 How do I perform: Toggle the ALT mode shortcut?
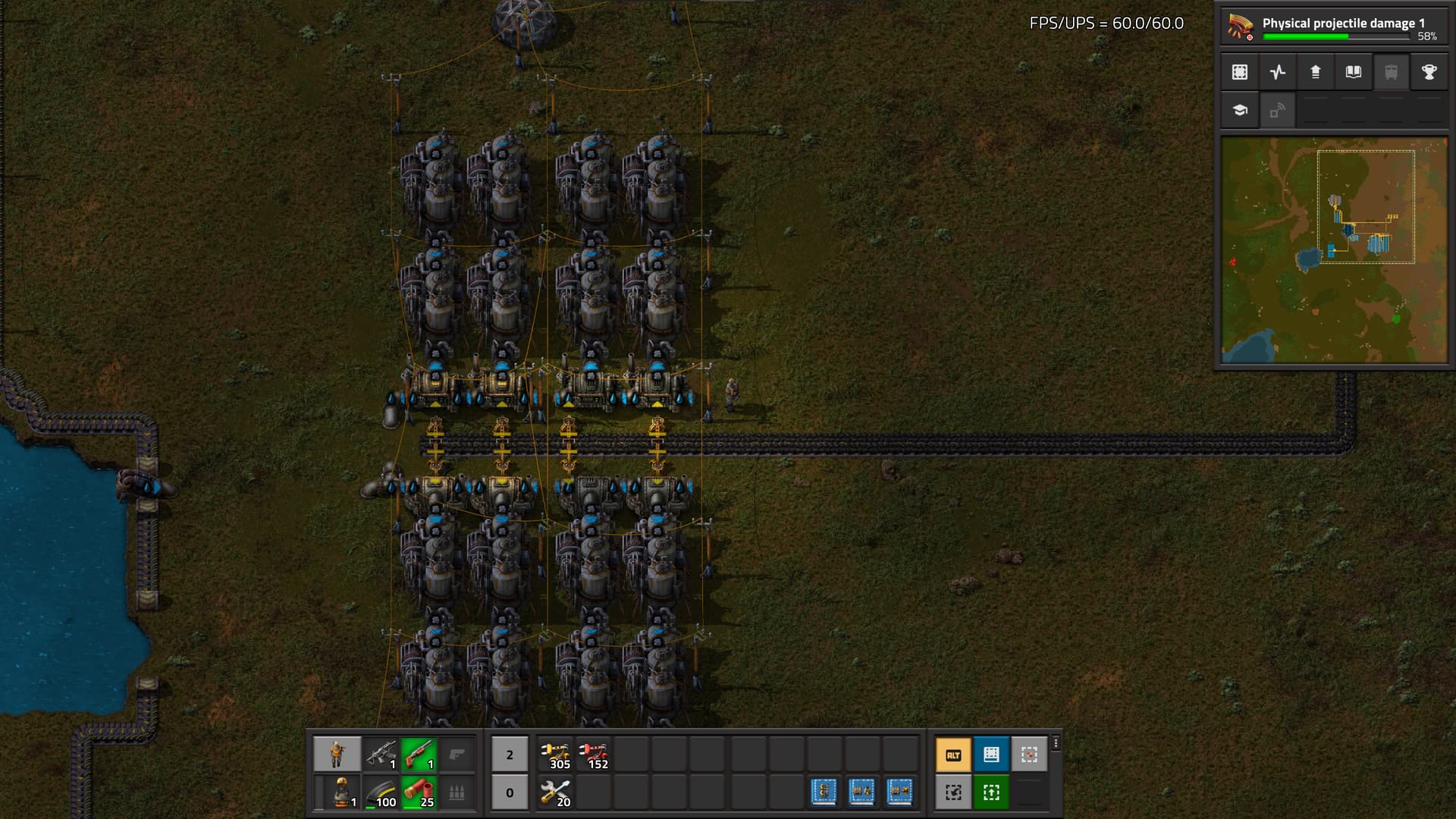953,755
